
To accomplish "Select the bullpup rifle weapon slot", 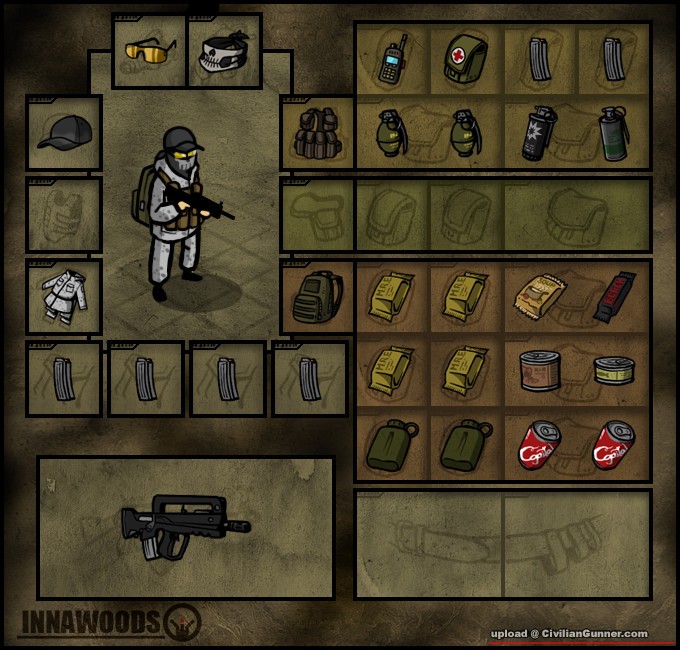I will coord(185,527).
